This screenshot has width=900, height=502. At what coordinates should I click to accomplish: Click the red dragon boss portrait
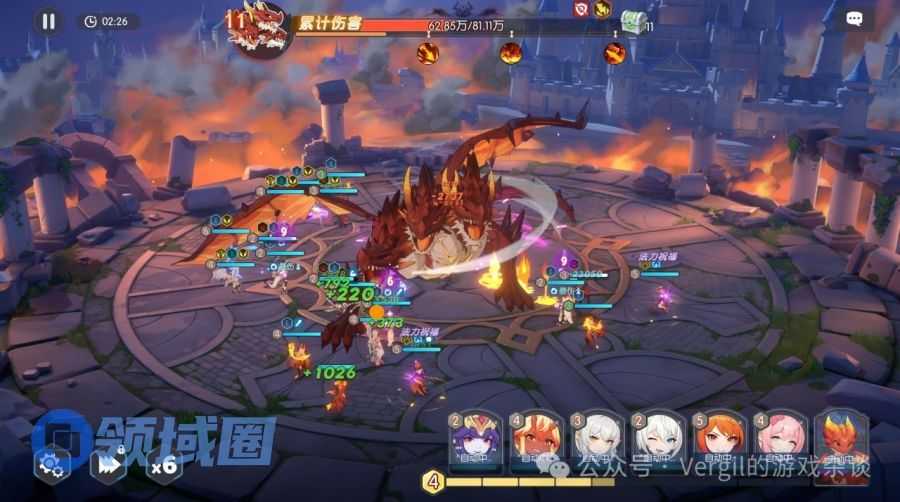[256, 27]
